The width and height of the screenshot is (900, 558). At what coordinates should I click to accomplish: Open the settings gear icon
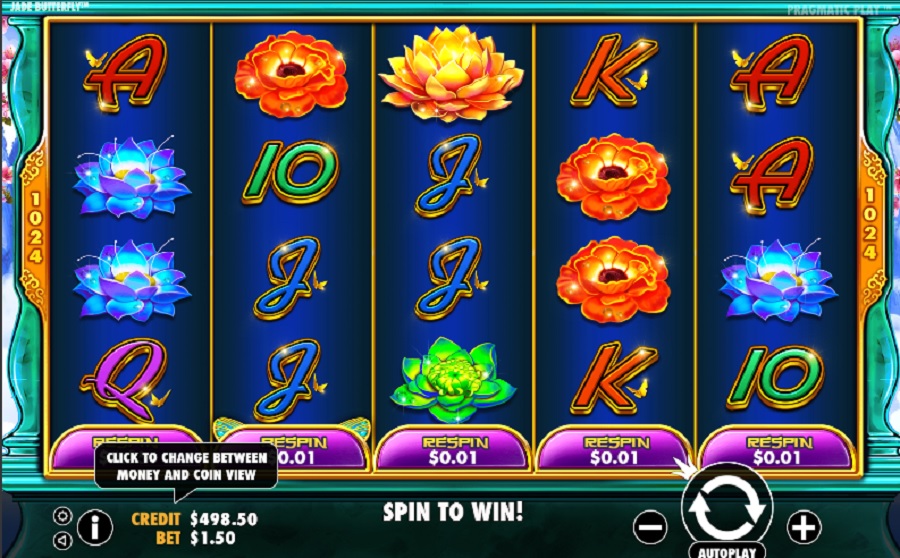click(x=62, y=516)
